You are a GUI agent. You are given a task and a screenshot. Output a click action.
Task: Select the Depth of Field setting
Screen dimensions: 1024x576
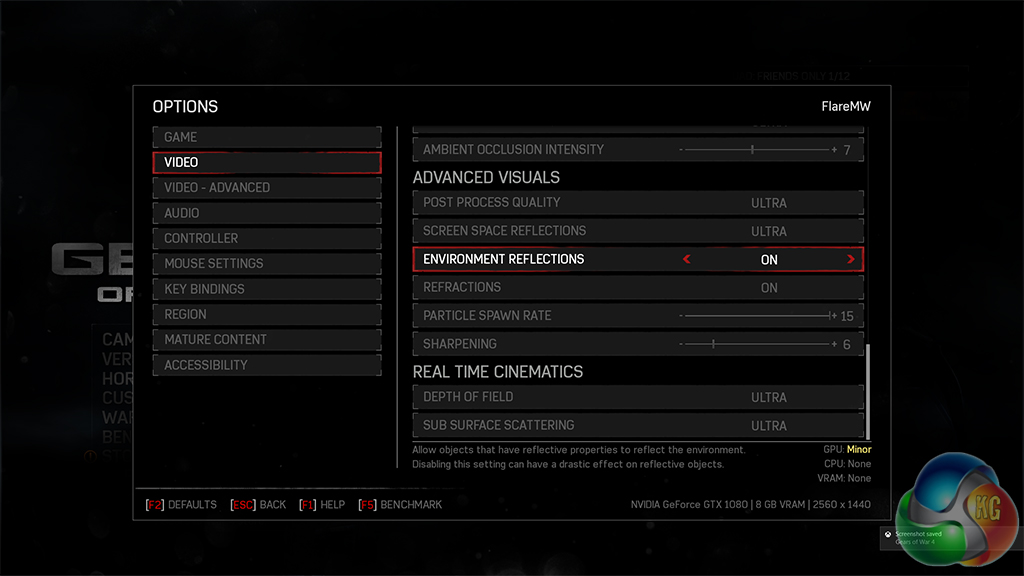click(x=637, y=397)
